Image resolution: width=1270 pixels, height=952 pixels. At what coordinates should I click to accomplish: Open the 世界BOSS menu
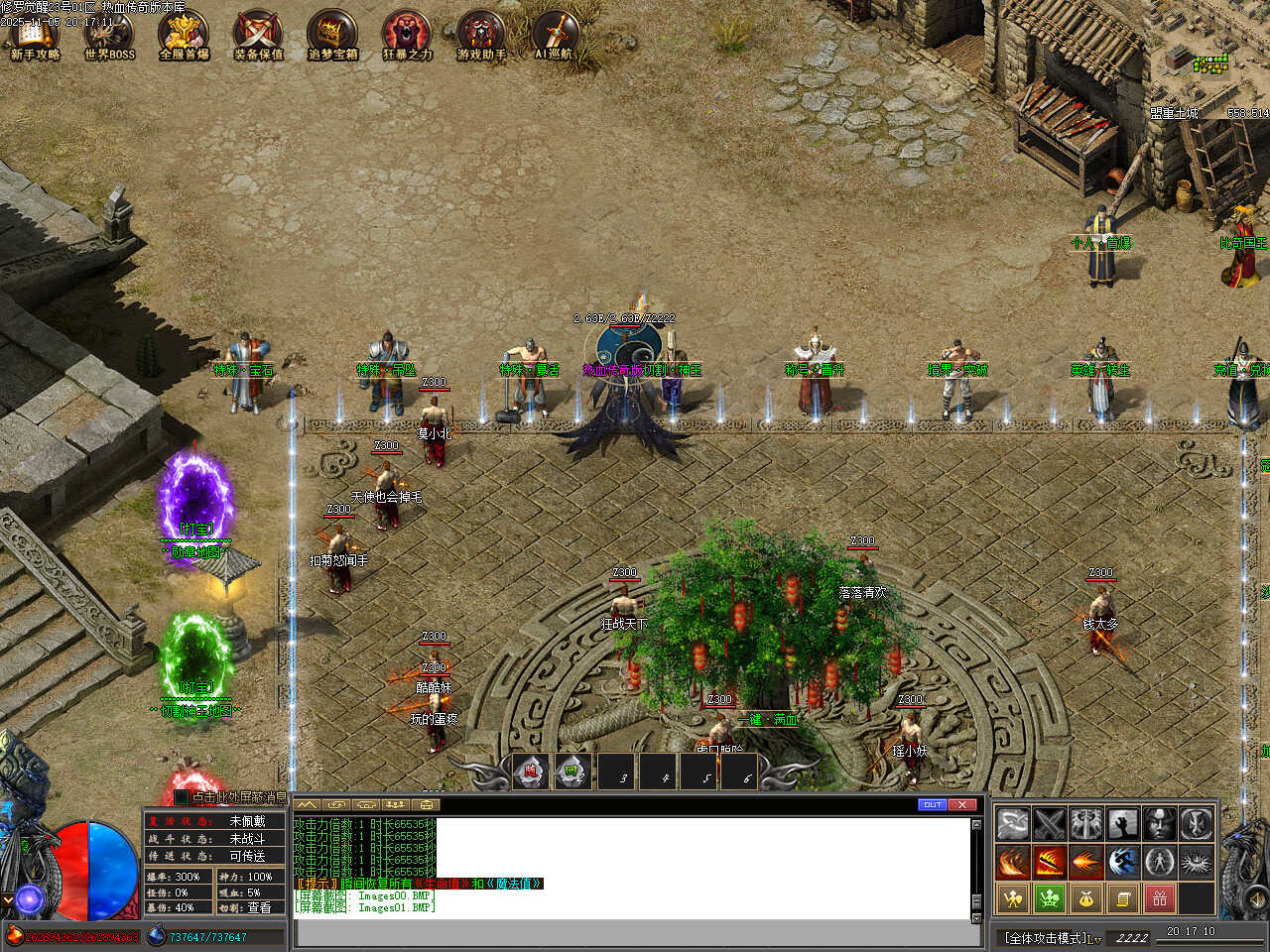coord(109,35)
